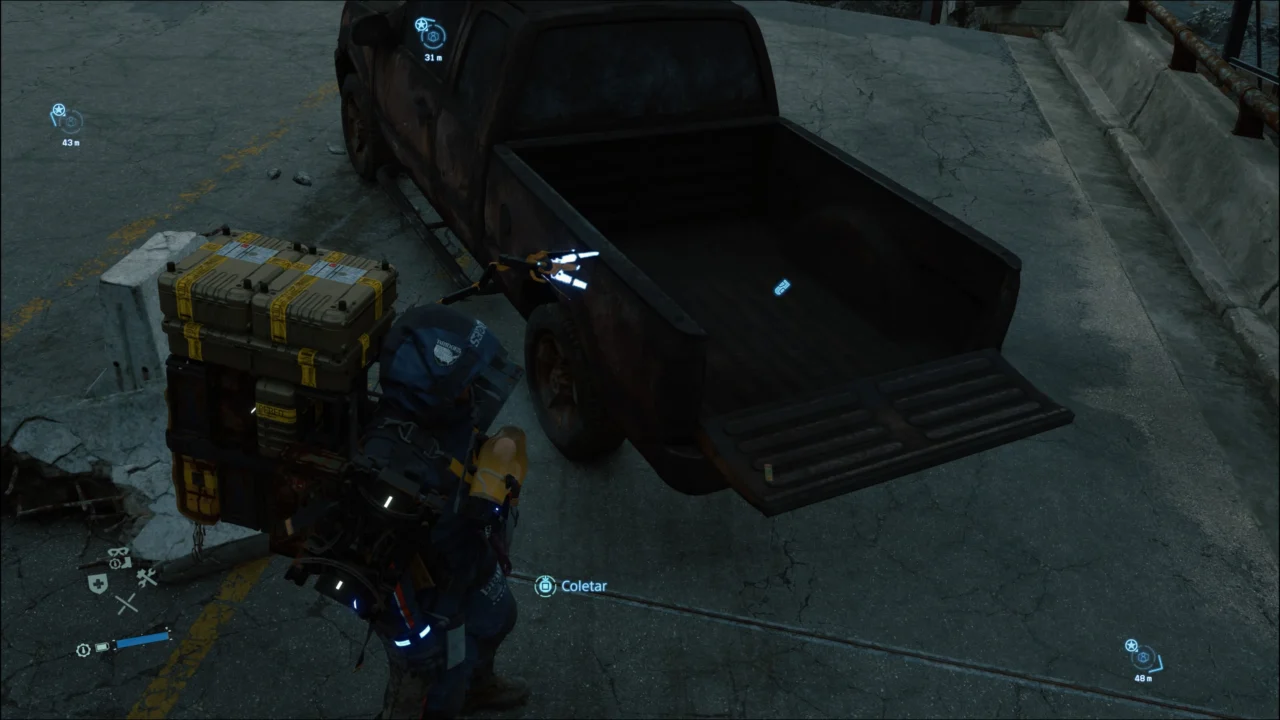The height and width of the screenshot is (720, 1280).
Task: Select the "31 m" distance text
Action: click(x=434, y=57)
